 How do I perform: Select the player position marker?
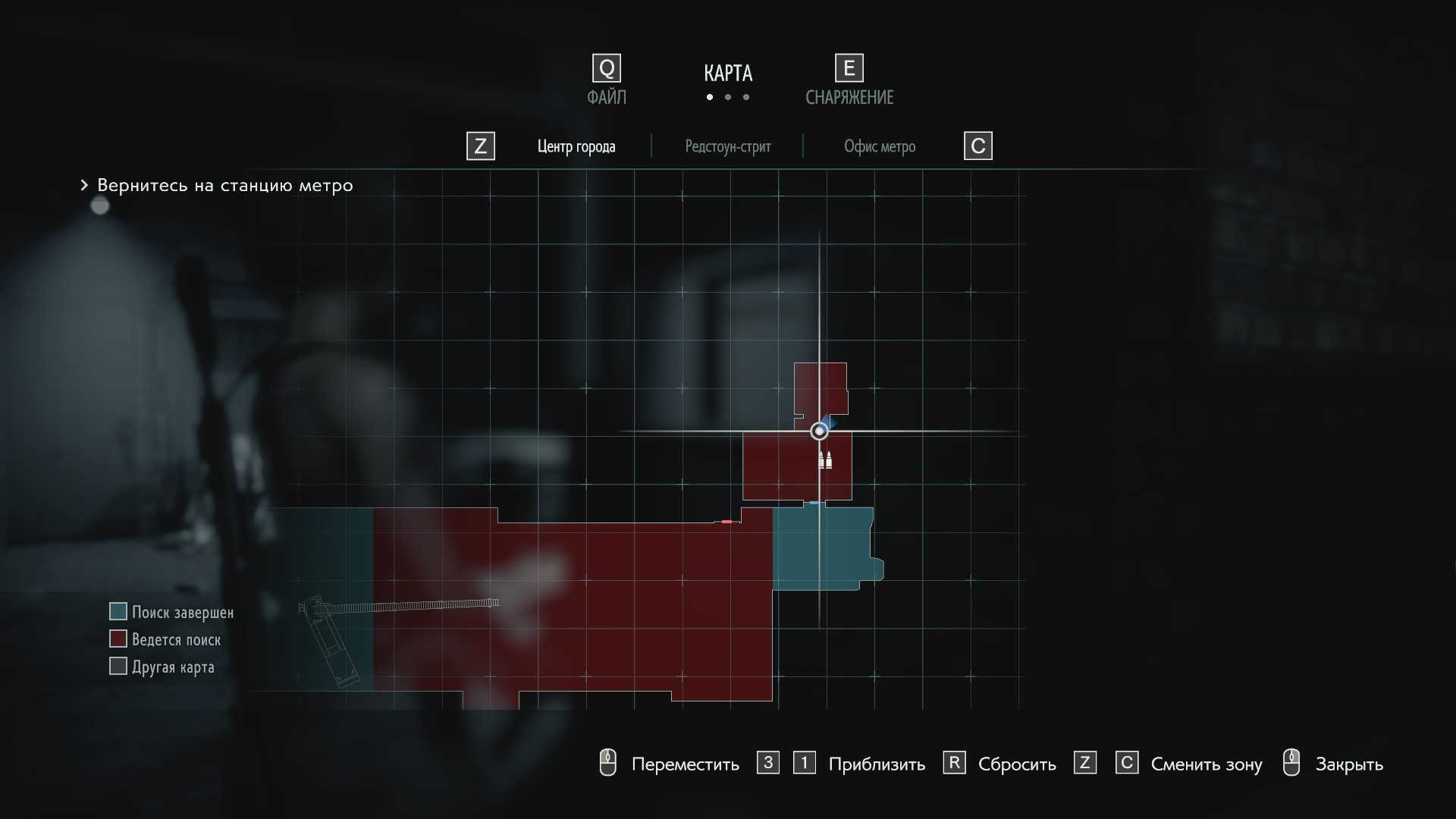click(x=819, y=431)
